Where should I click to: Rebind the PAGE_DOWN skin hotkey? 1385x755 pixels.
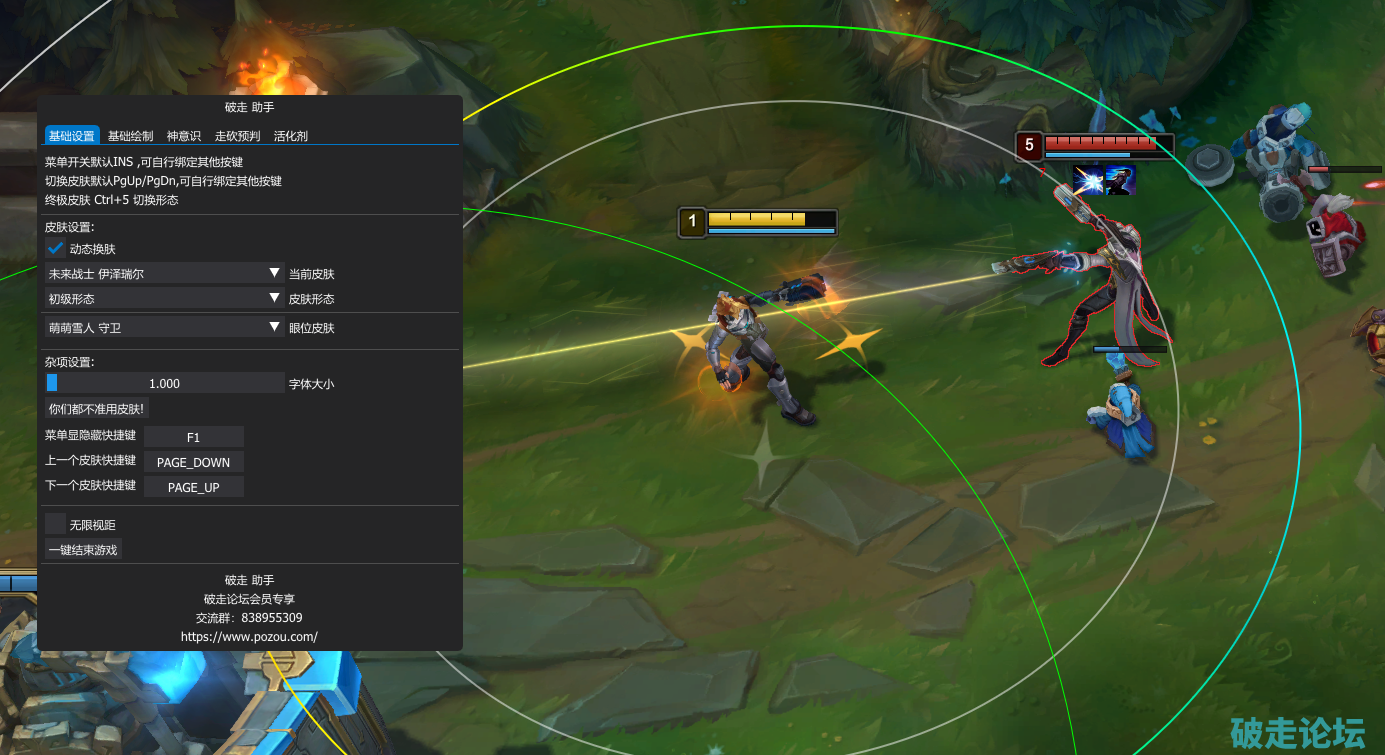coord(194,462)
